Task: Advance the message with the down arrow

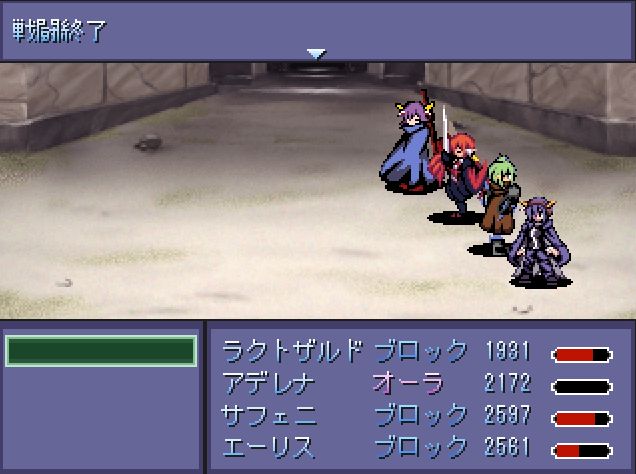Action: pos(316,54)
